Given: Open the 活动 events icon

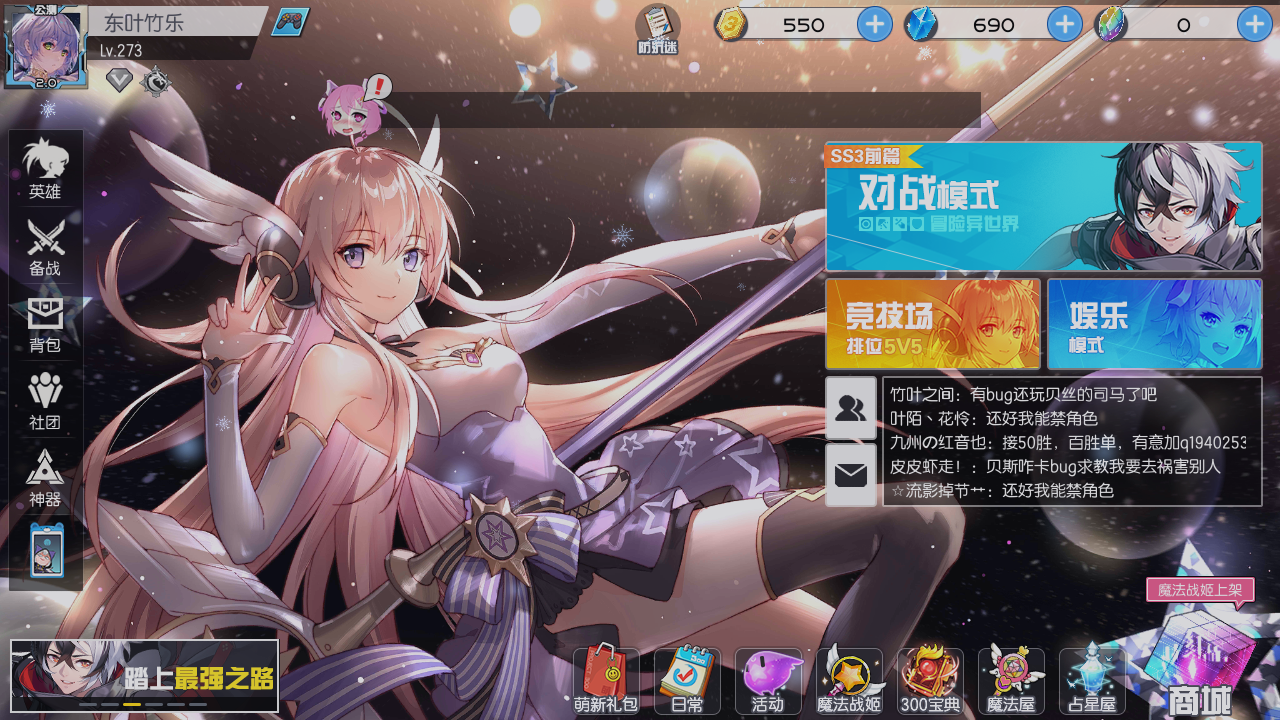Looking at the screenshot, I should pos(770,678).
